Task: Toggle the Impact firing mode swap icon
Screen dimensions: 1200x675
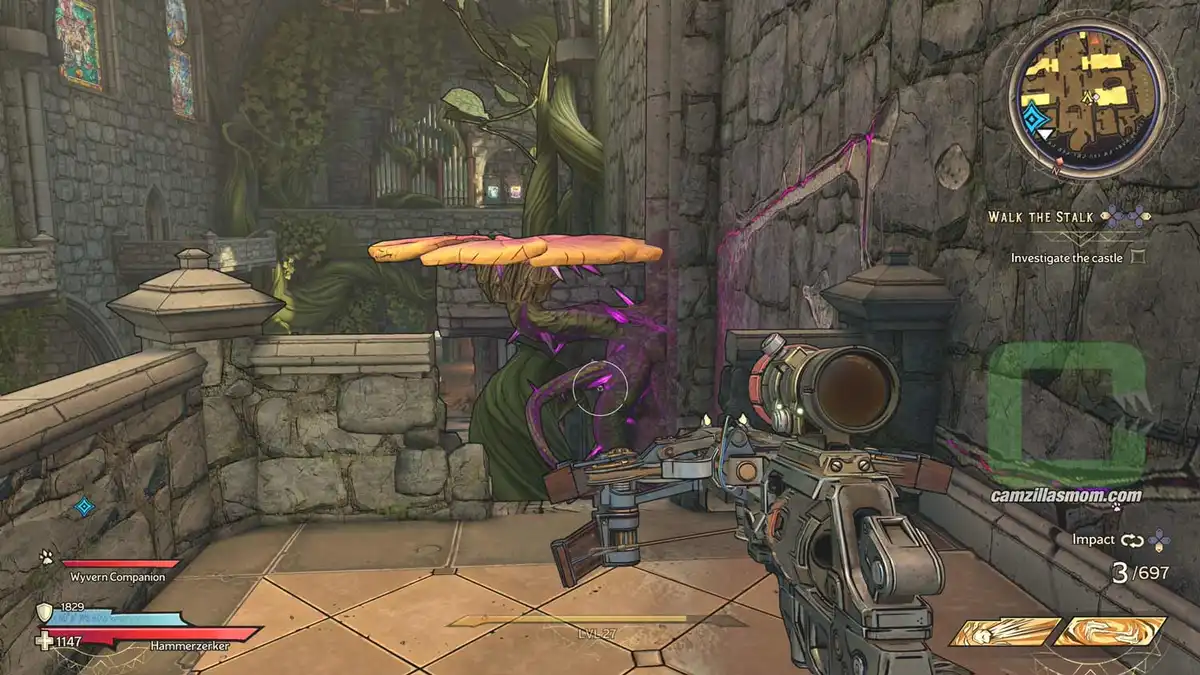Action: [1130, 541]
